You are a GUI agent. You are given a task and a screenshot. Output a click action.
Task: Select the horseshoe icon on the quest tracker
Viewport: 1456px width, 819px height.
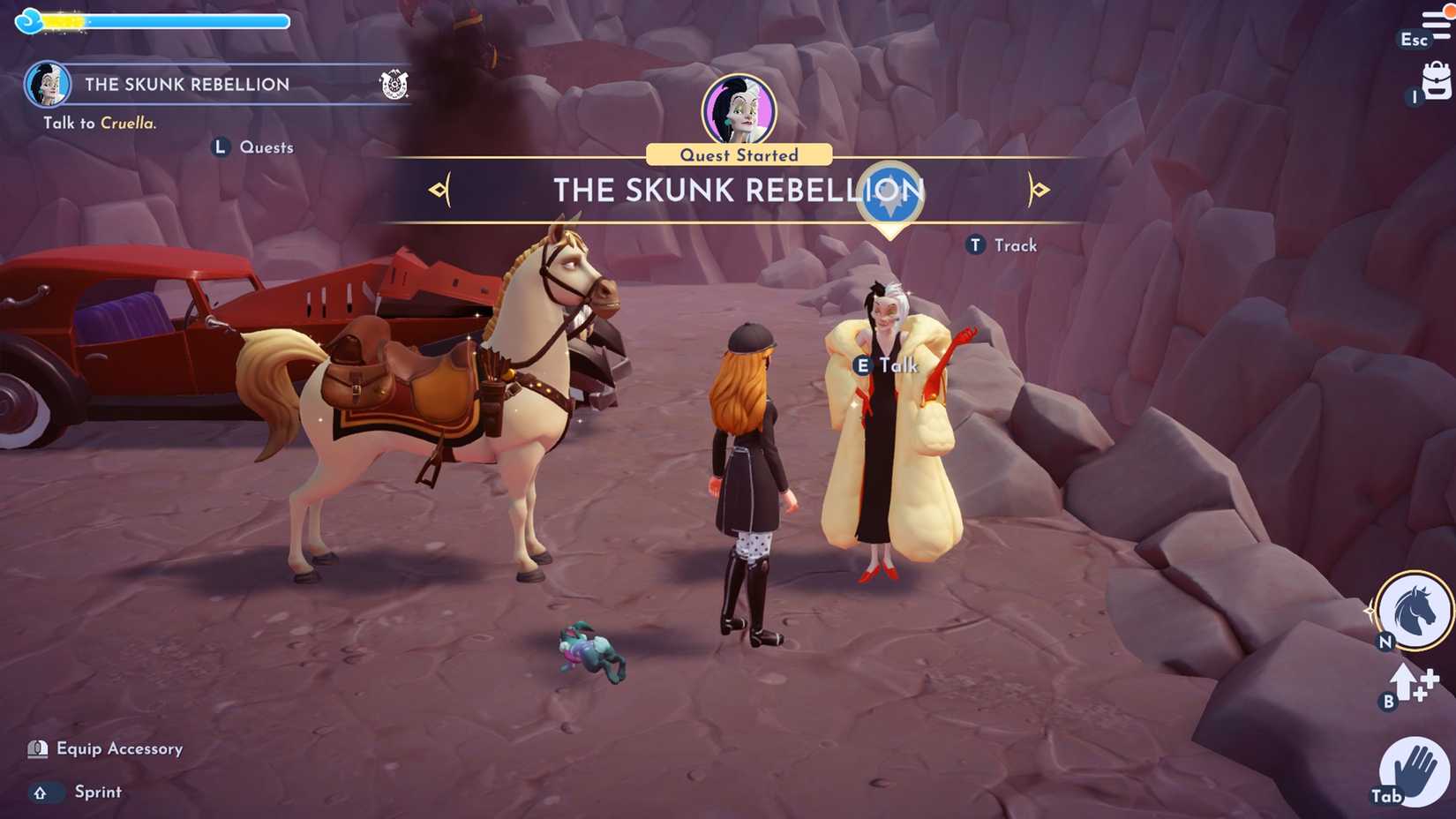coord(396,86)
